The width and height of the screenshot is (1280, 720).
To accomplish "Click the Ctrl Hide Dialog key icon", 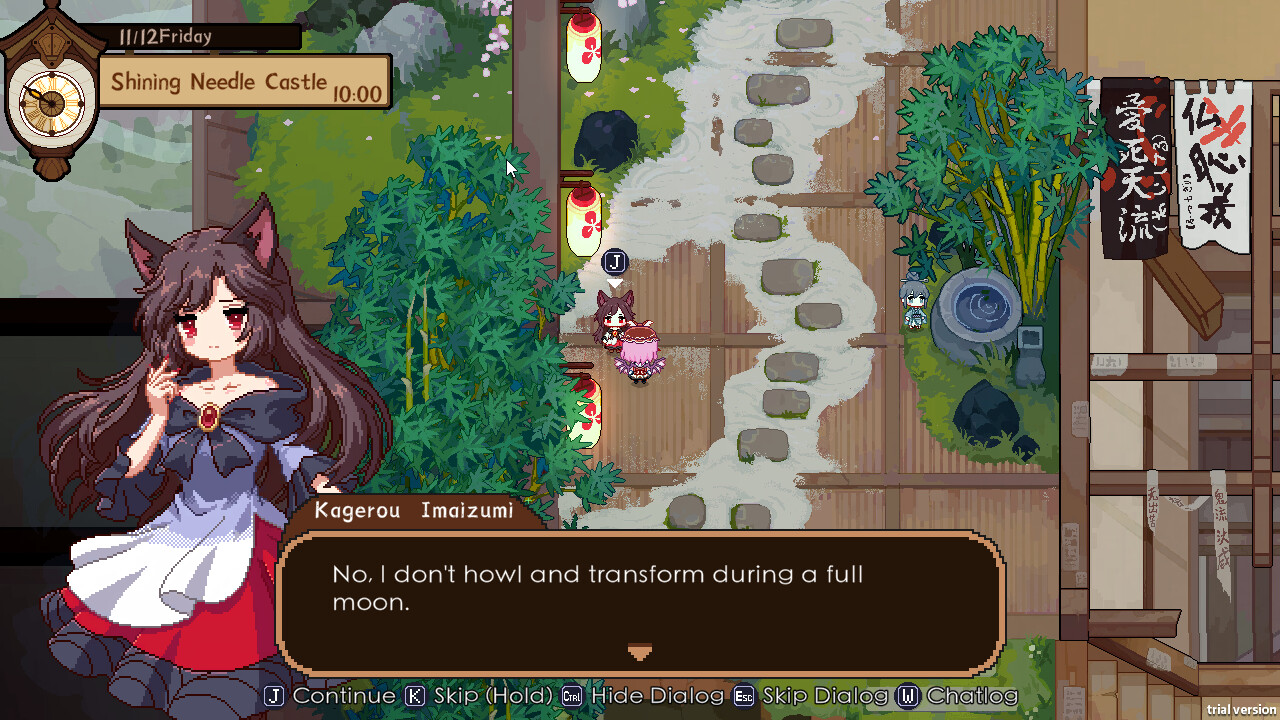I will [570, 696].
